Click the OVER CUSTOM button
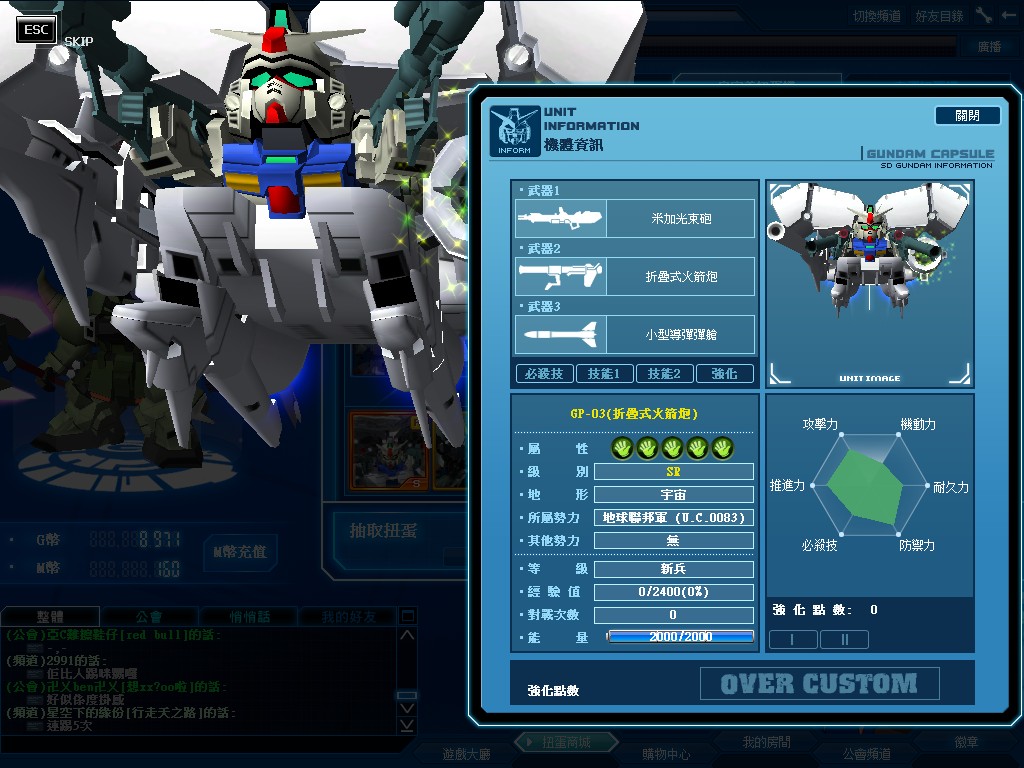The image size is (1024, 768). pos(819,684)
